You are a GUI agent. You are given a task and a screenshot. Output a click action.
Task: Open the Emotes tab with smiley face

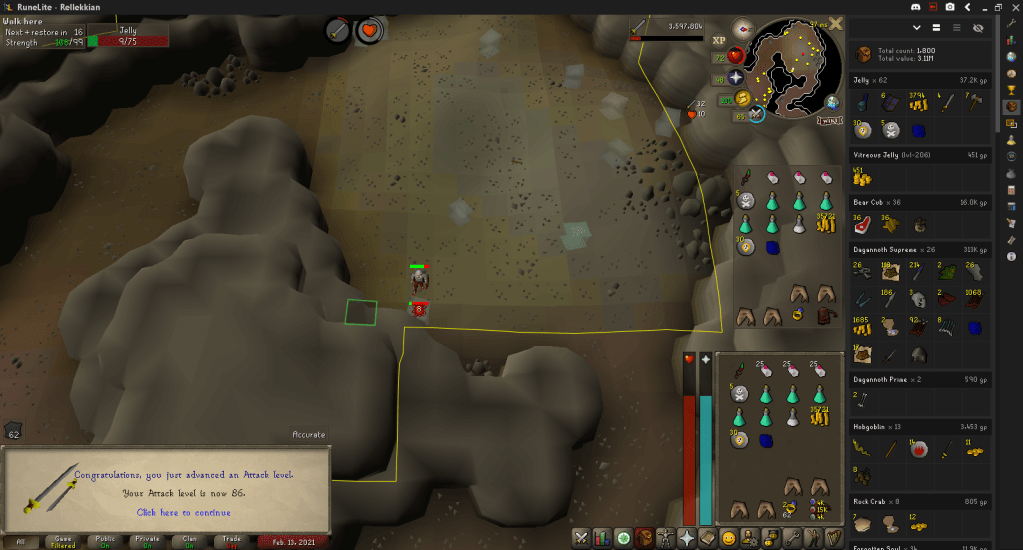click(x=729, y=538)
